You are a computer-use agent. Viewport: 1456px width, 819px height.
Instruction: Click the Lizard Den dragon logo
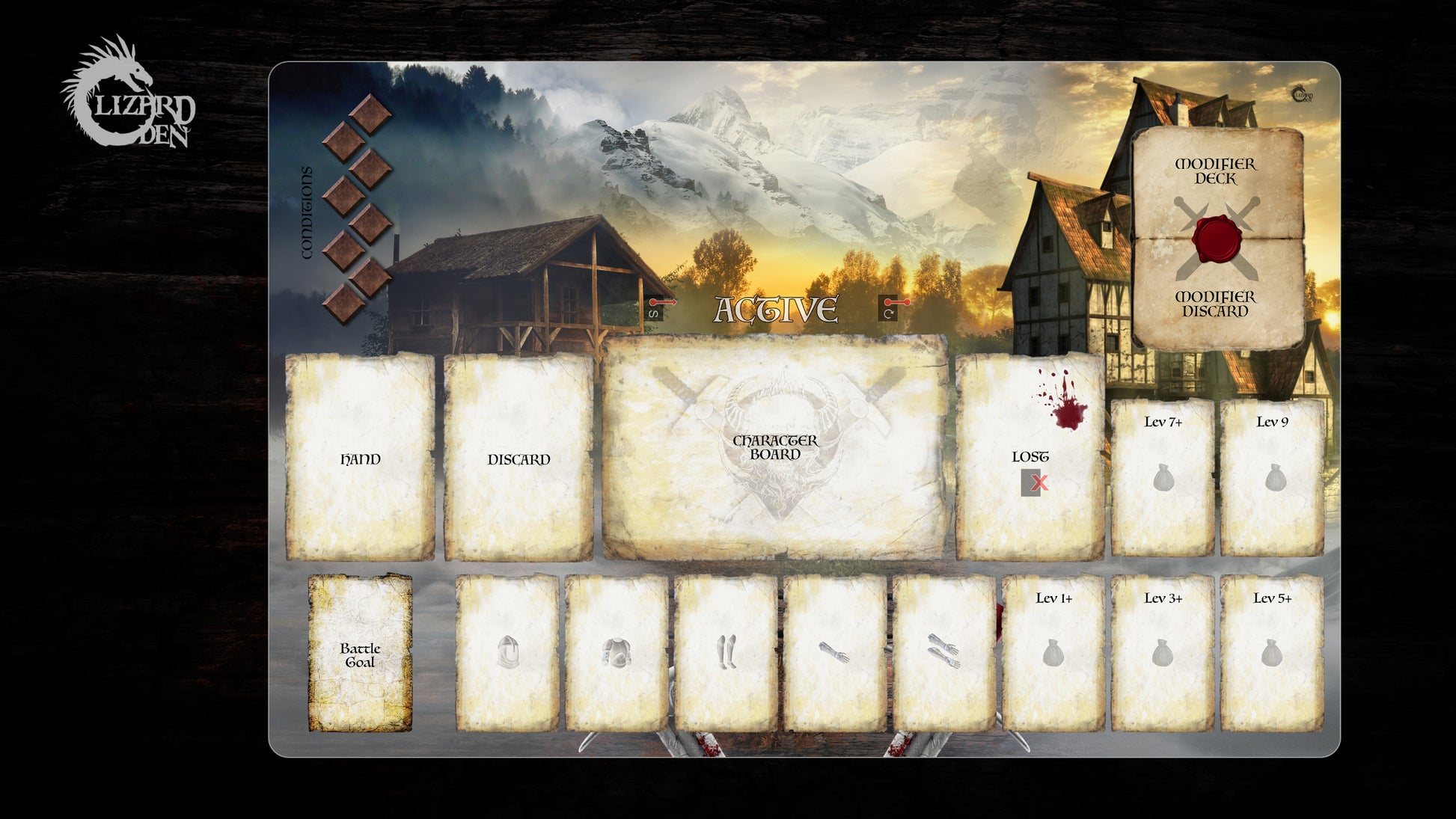click(127, 93)
